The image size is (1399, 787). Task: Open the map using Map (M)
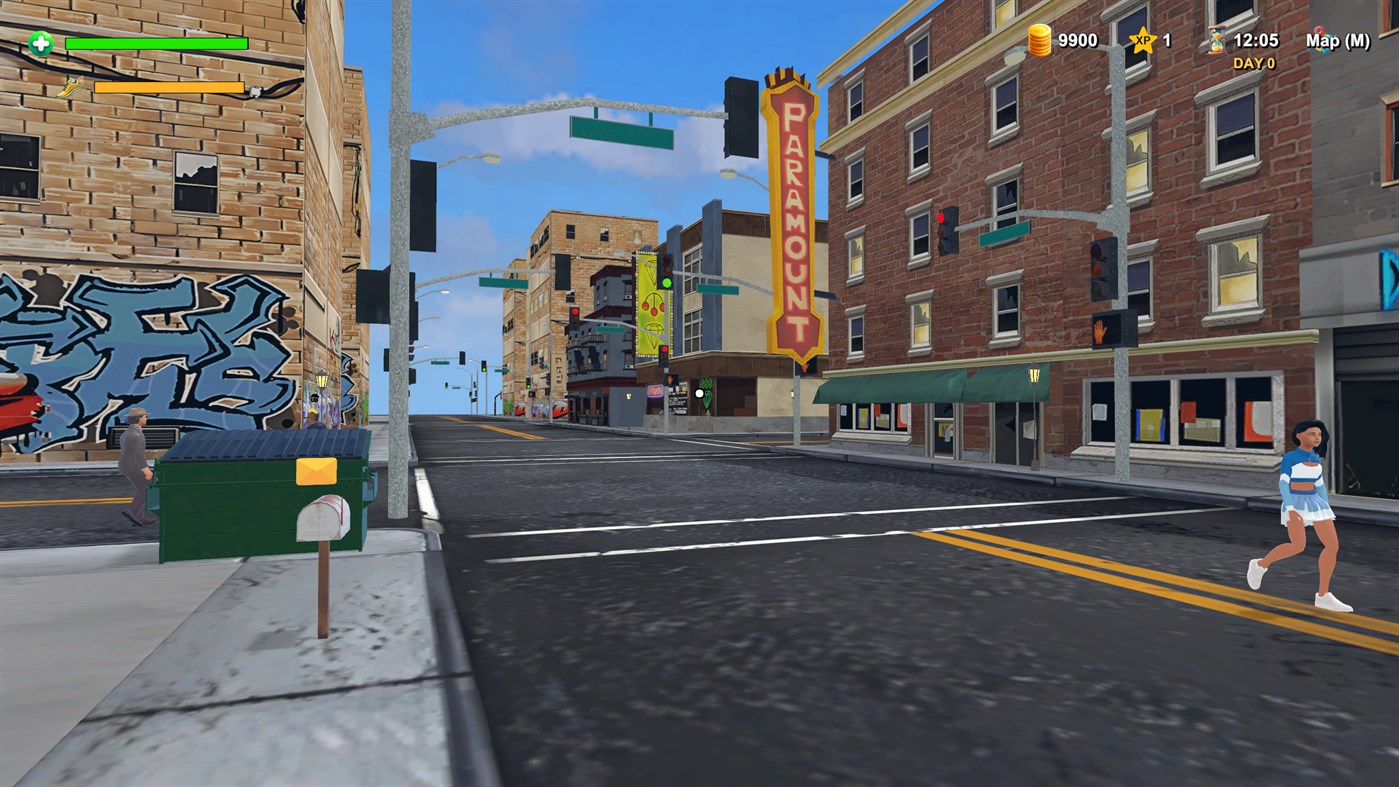point(1340,41)
